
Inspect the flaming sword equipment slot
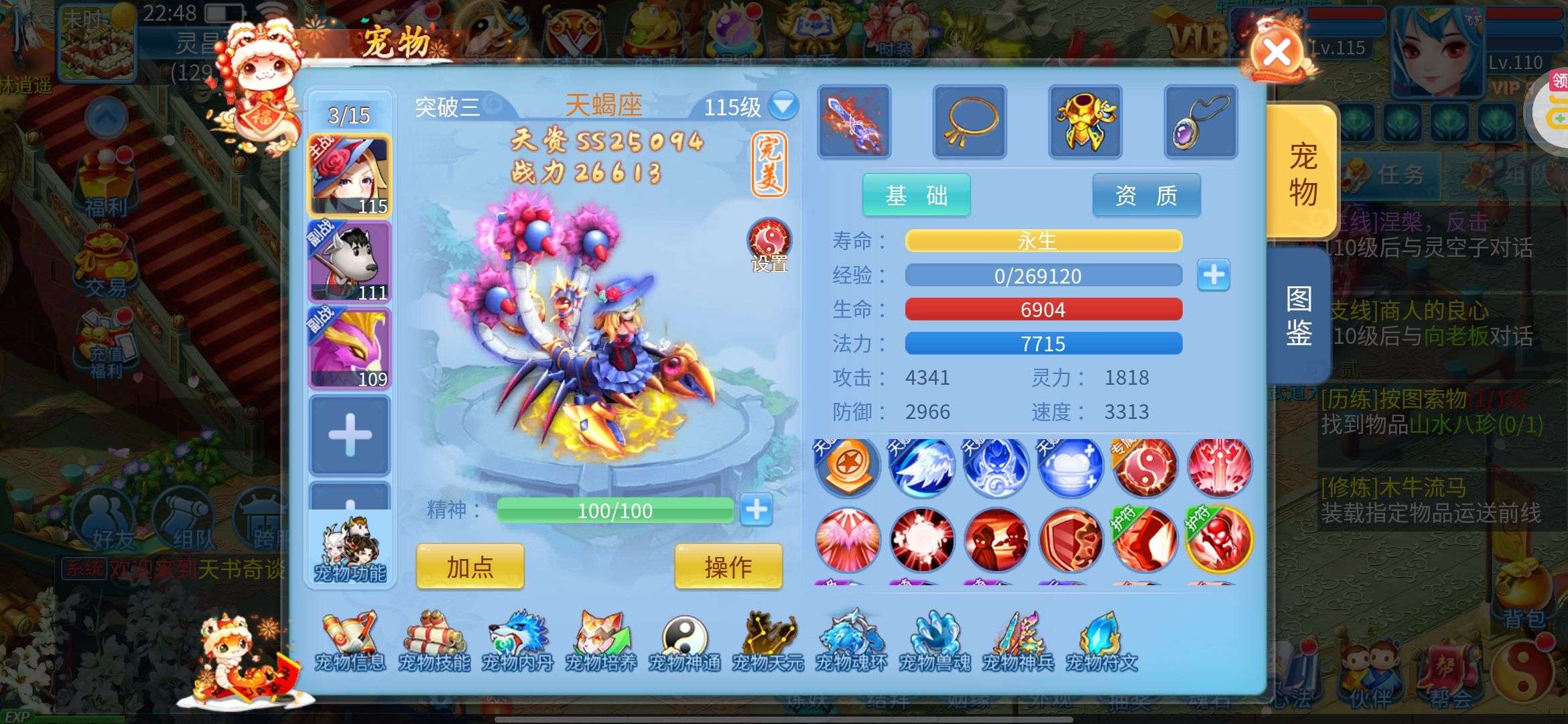854,122
